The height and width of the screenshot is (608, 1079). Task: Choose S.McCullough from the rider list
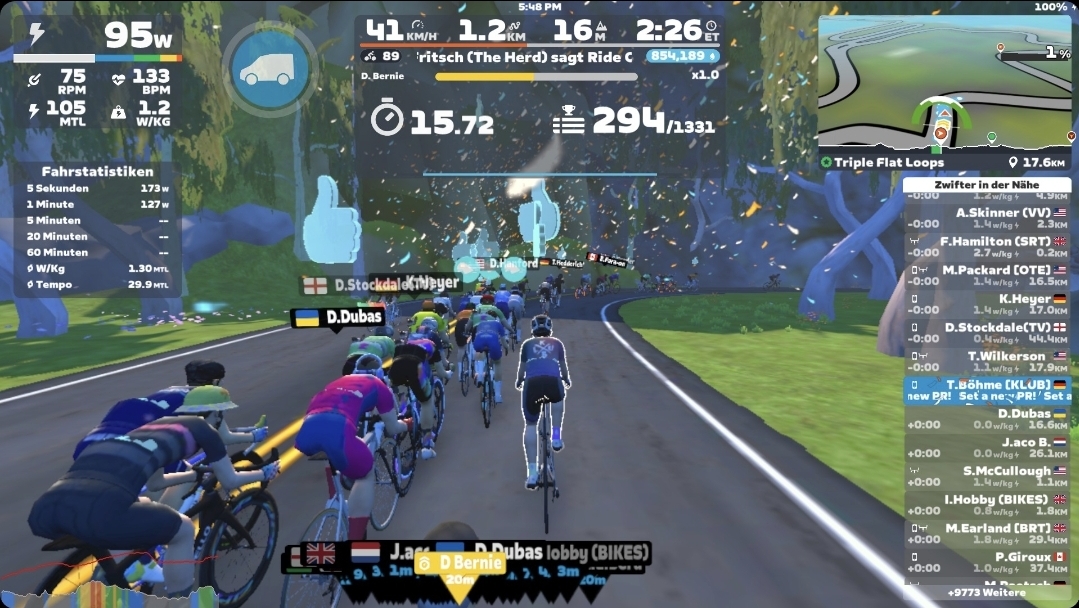click(x=986, y=476)
